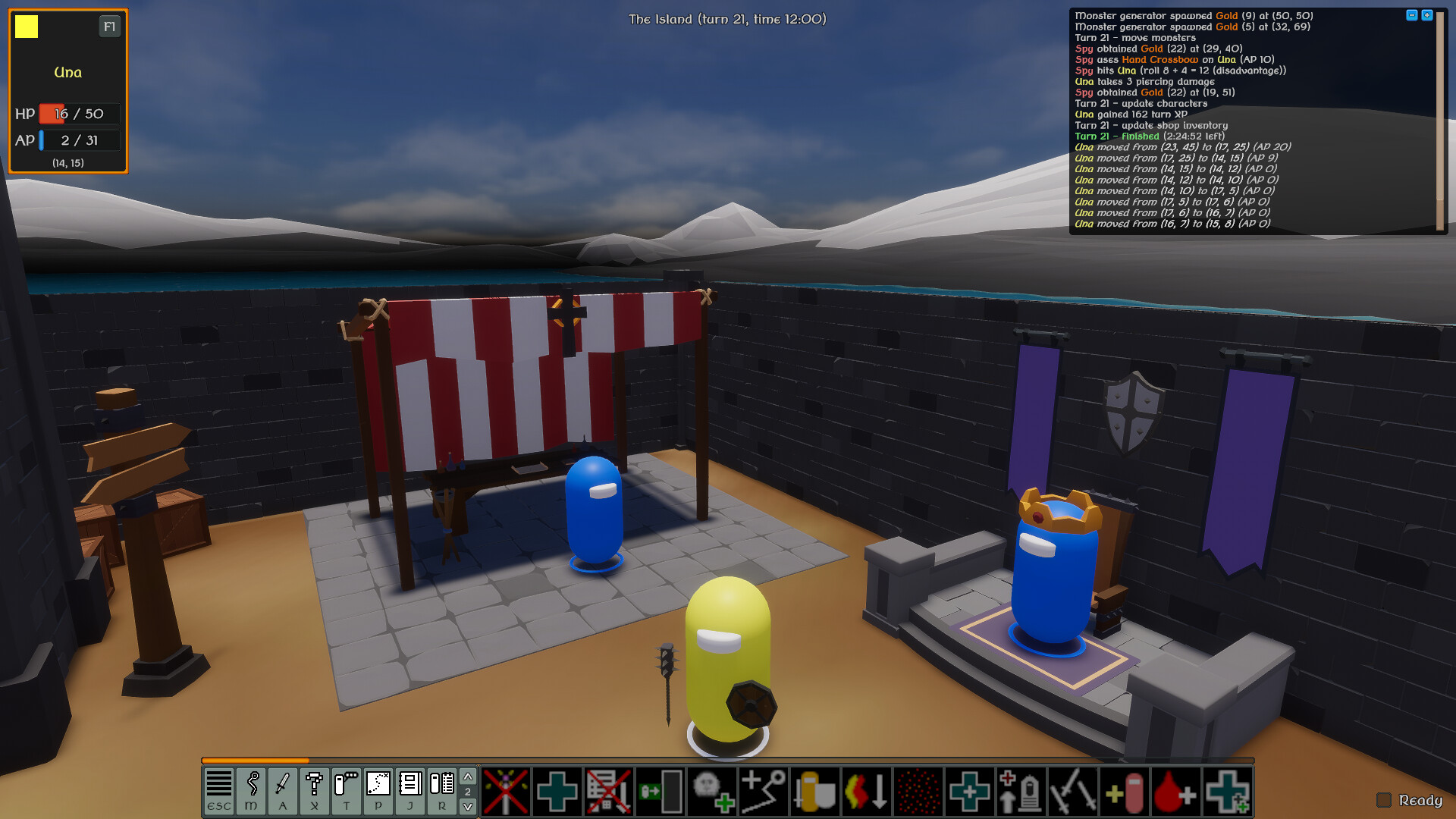Open the journal icon labeled J
1456x819 pixels.
tap(409, 792)
